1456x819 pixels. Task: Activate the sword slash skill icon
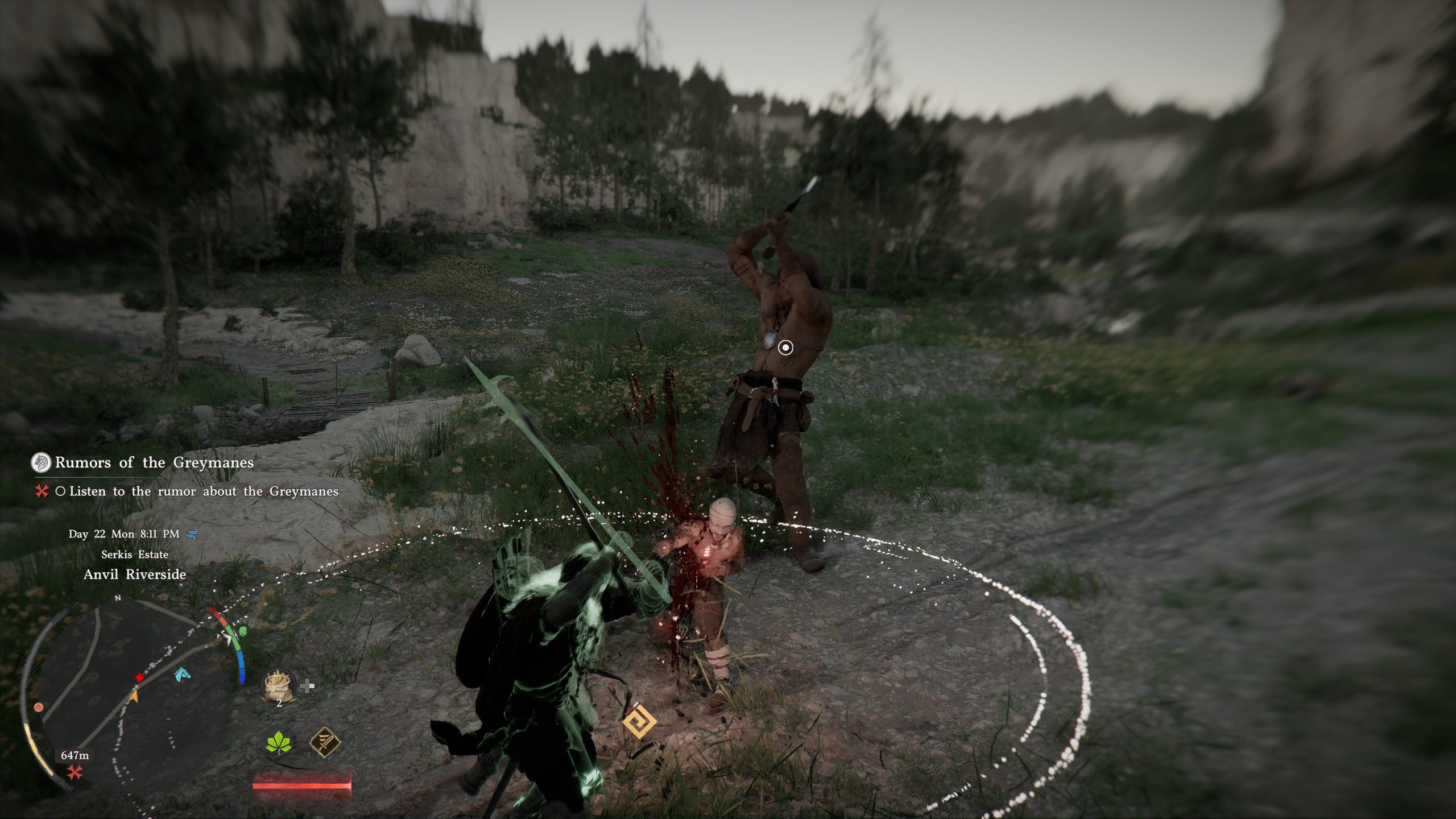pyautogui.click(x=325, y=743)
